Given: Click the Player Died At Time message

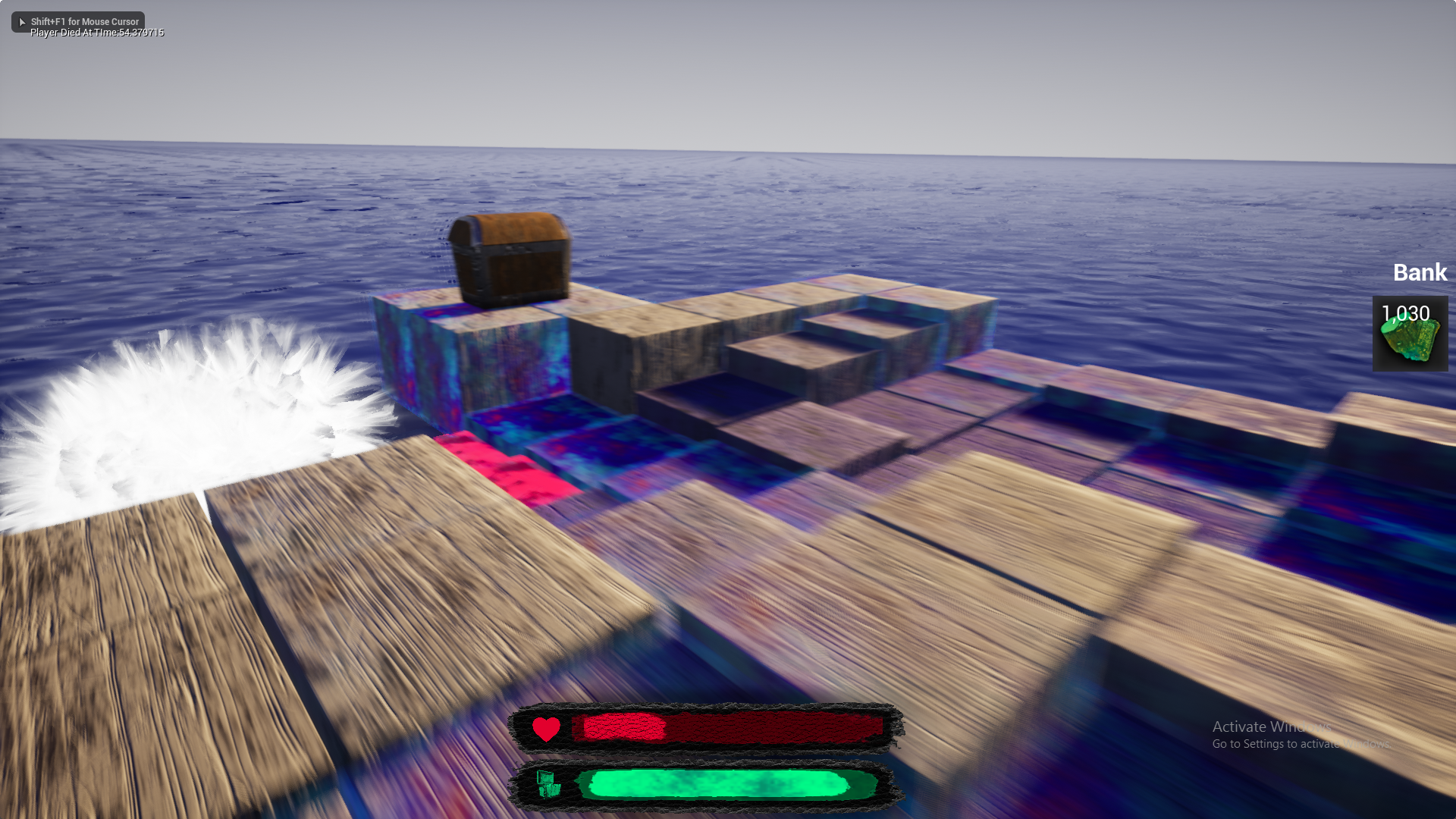Looking at the screenshot, I should (x=96, y=33).
